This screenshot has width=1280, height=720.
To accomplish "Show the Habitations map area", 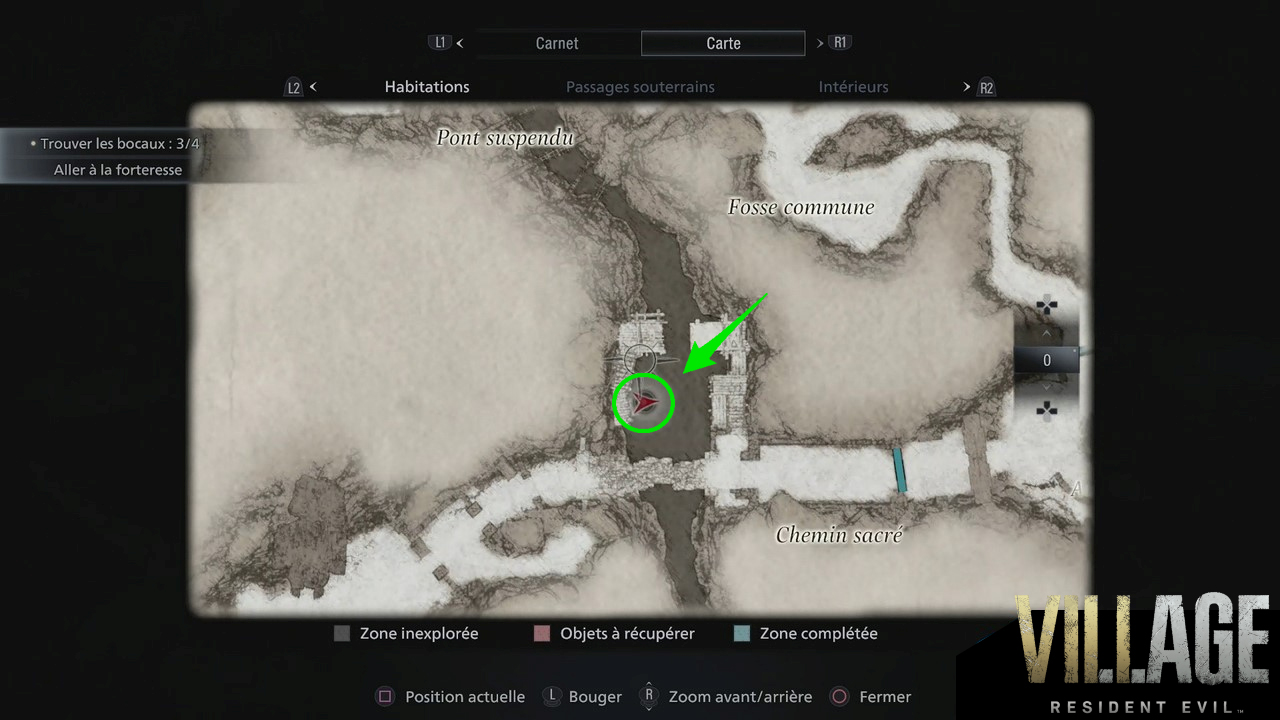I will click(x=427, y=87).
